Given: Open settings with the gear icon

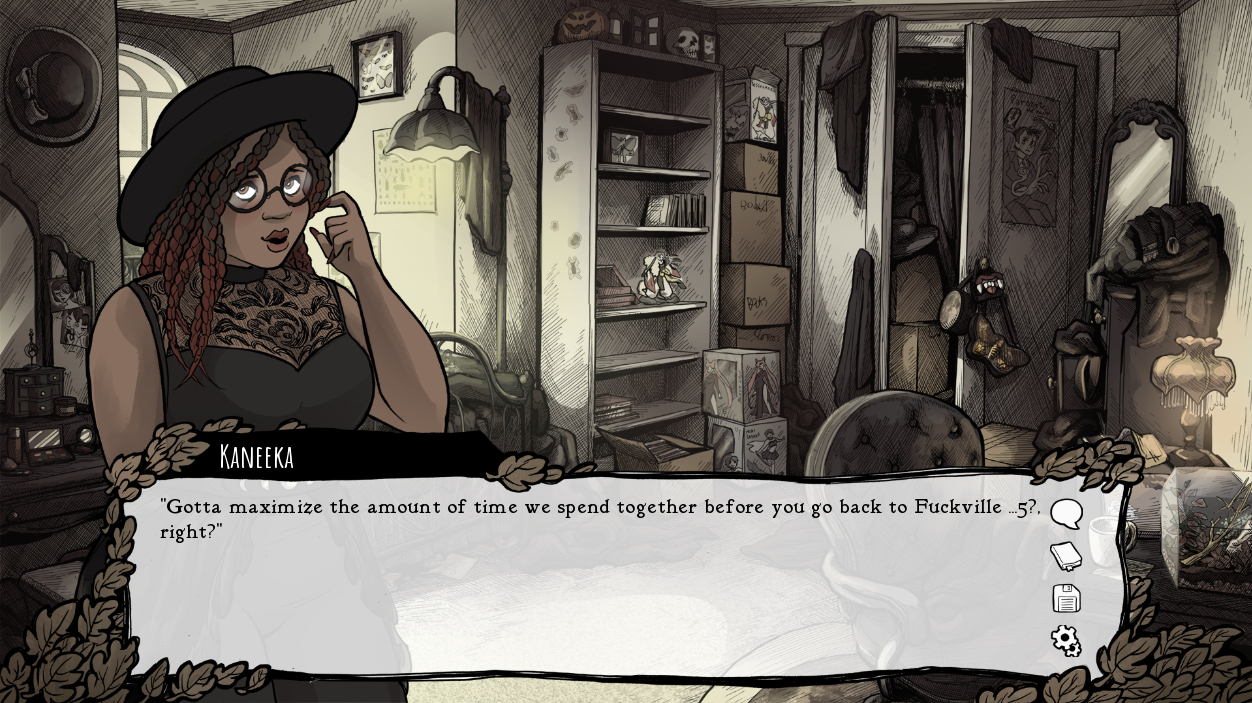Looking at the screenshot, I should click(x=1066, y=640).
